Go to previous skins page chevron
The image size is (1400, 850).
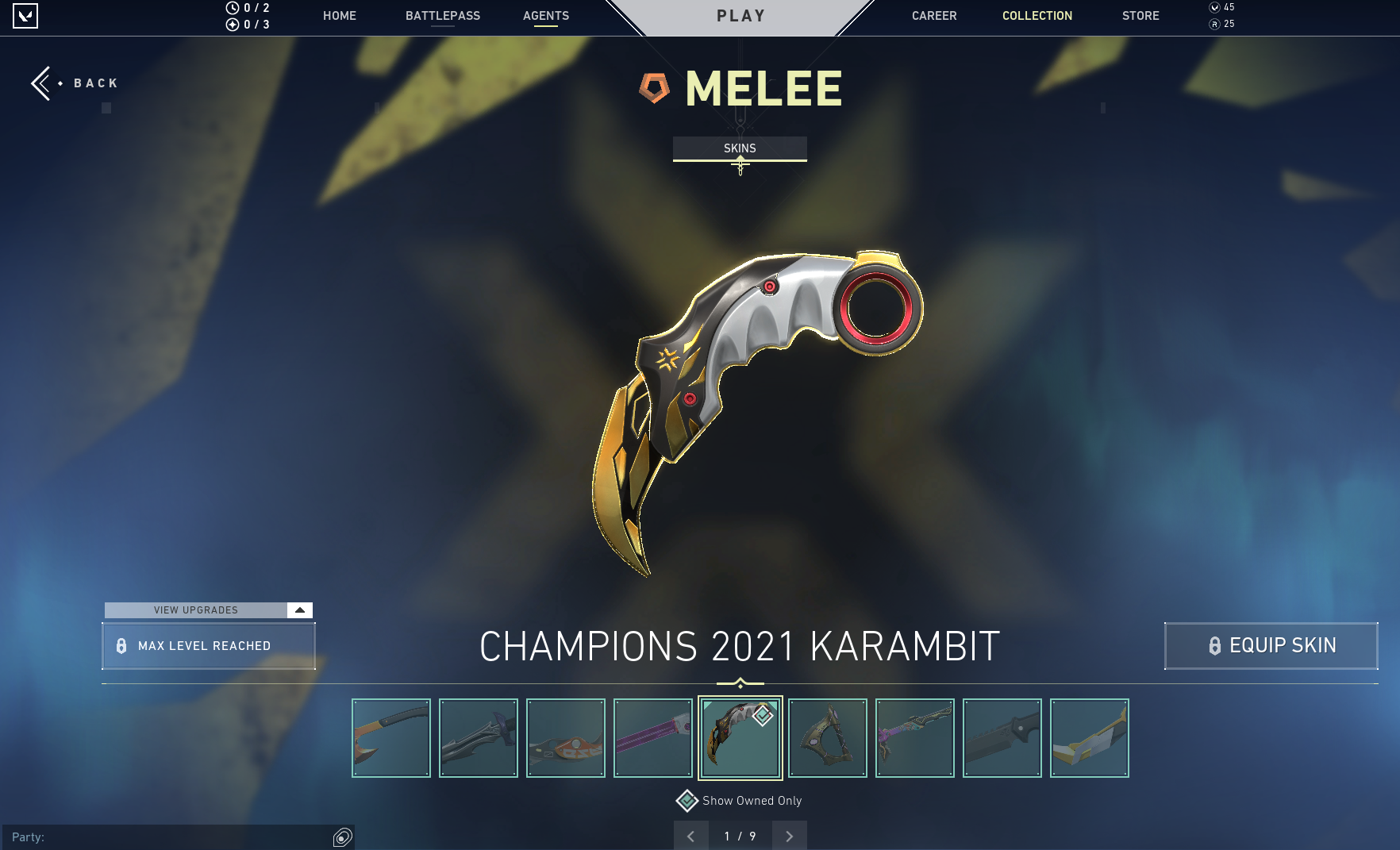pos(690,836)
